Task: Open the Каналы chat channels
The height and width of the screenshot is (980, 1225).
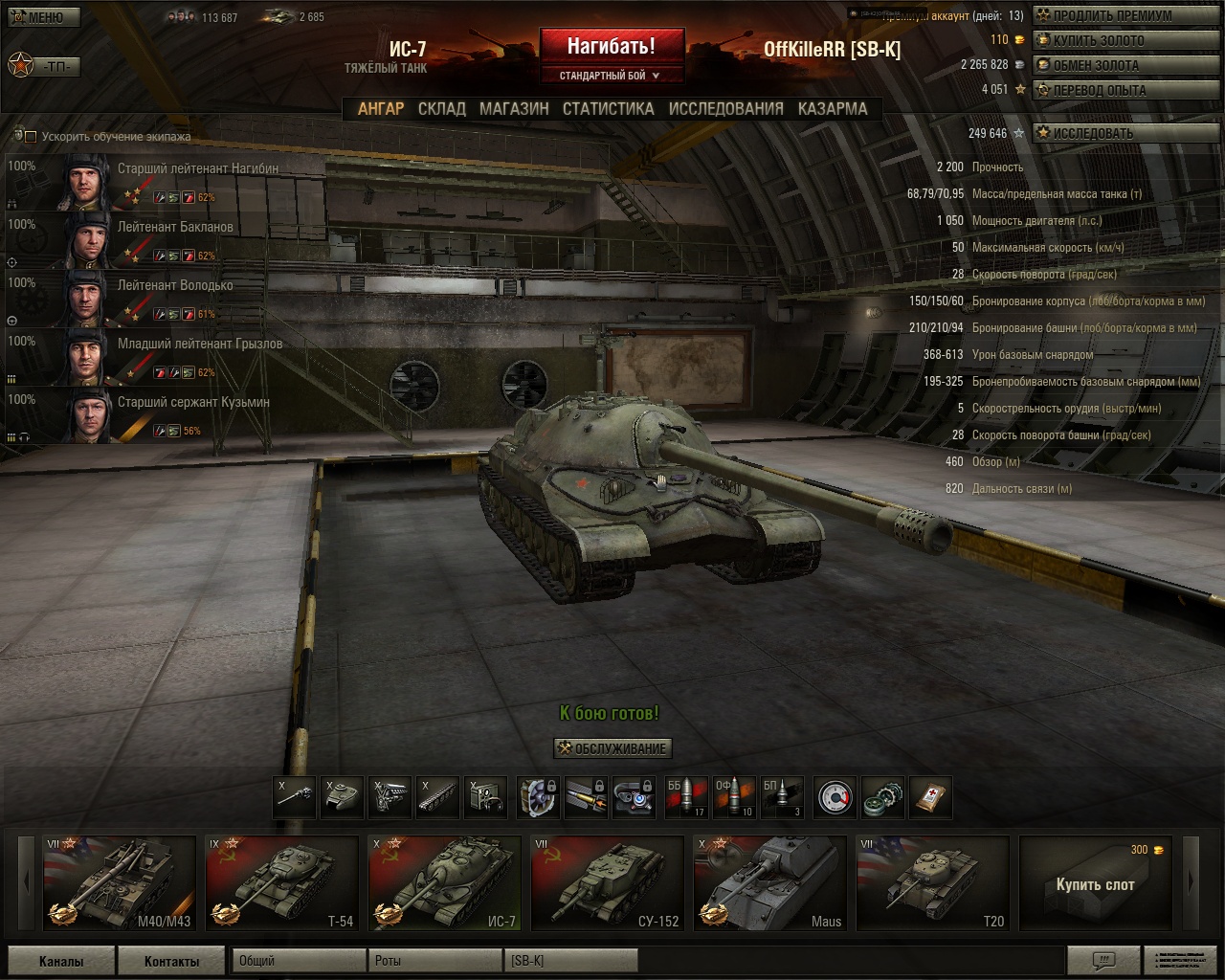Action: tap(61, 961)
